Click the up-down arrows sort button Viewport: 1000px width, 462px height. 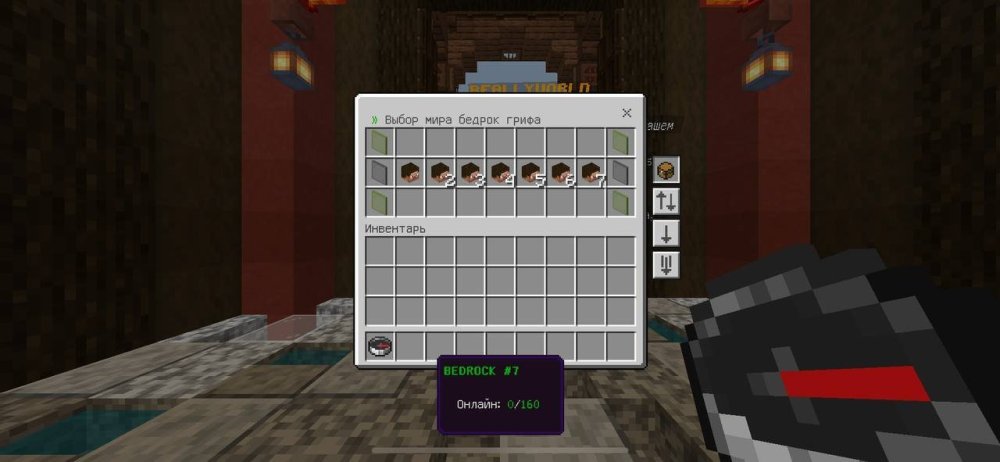666,201
